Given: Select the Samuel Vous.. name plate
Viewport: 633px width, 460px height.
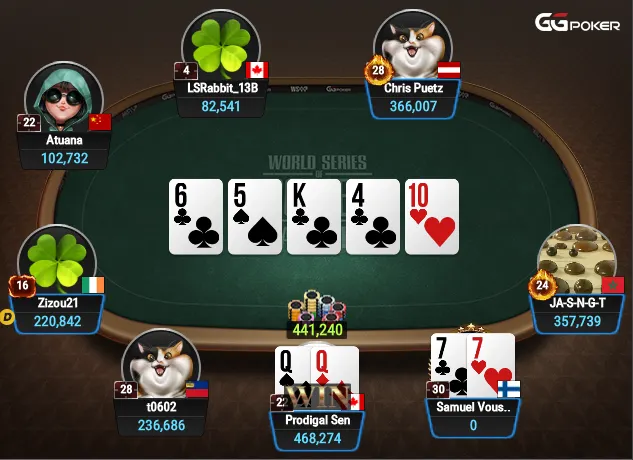Looking at the screenshot, I should (x=474, y=417).
